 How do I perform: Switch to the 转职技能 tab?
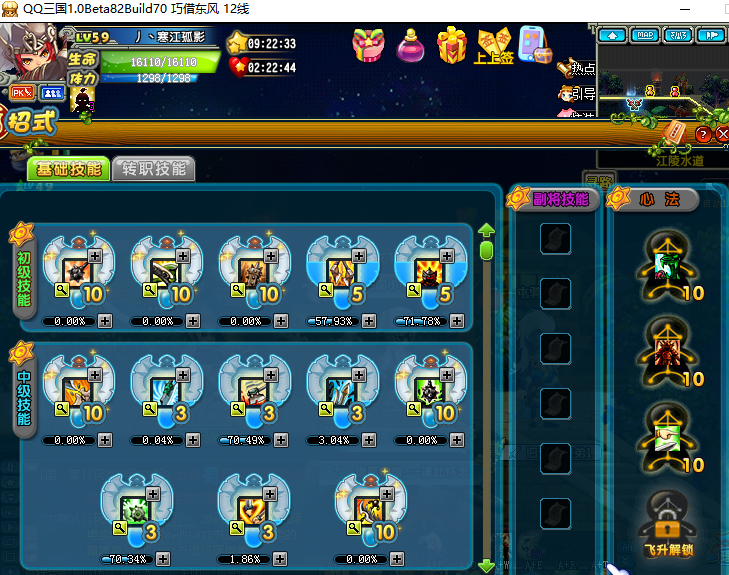click(x=154, y=169)
